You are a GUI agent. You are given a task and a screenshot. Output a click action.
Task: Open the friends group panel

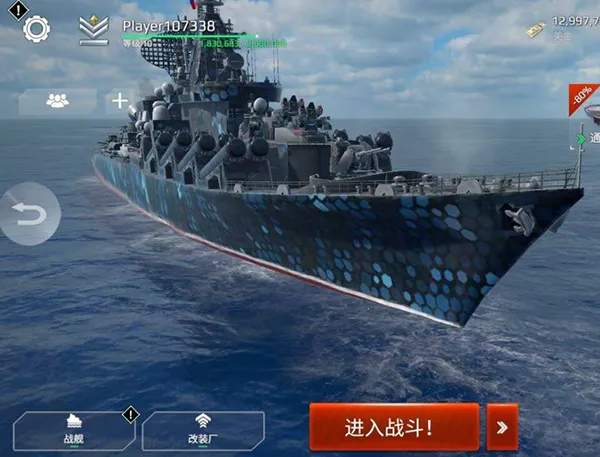pos(57,100)
